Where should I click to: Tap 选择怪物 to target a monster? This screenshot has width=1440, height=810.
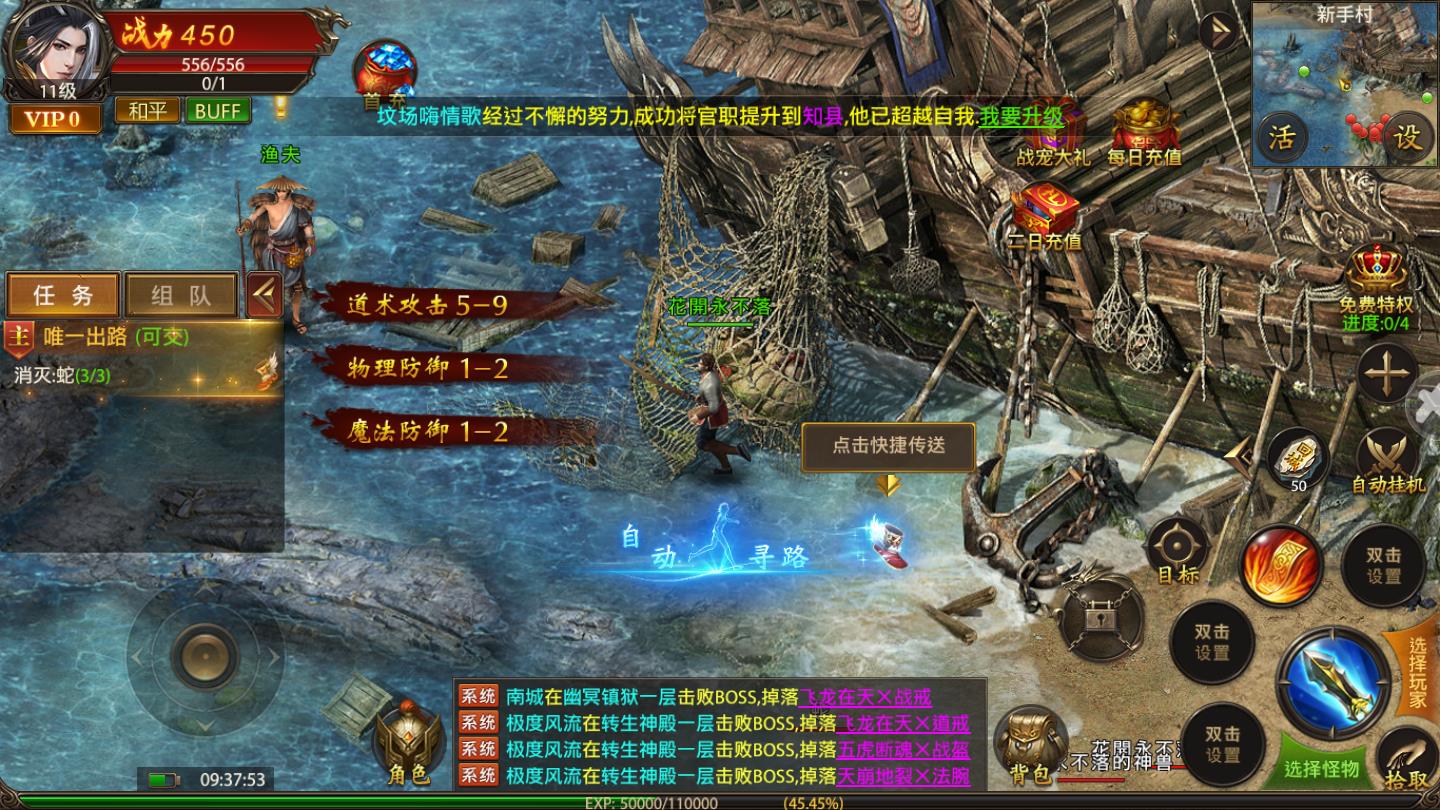(1322, 768)
